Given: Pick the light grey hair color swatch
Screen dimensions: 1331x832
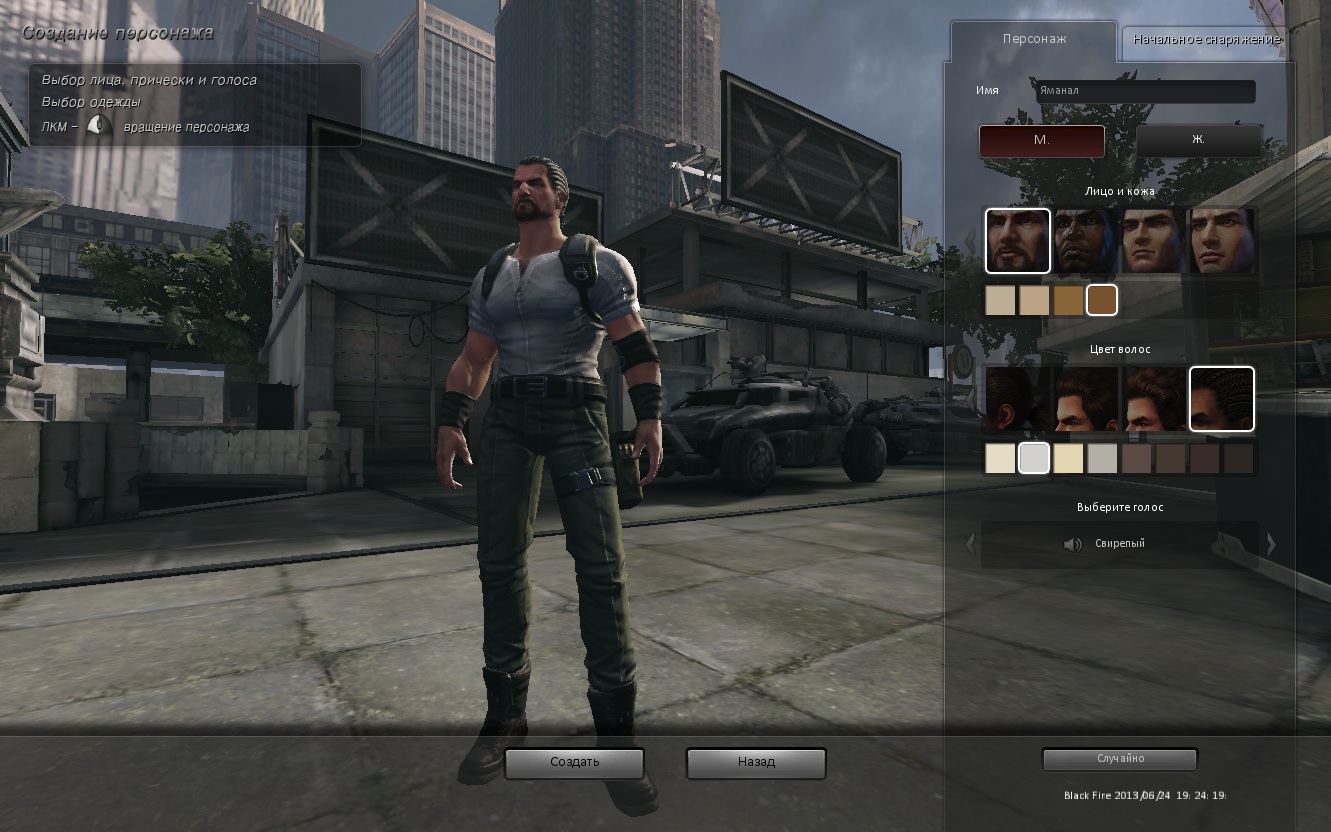Looking at the screenshot, I should pos(1033,458).
